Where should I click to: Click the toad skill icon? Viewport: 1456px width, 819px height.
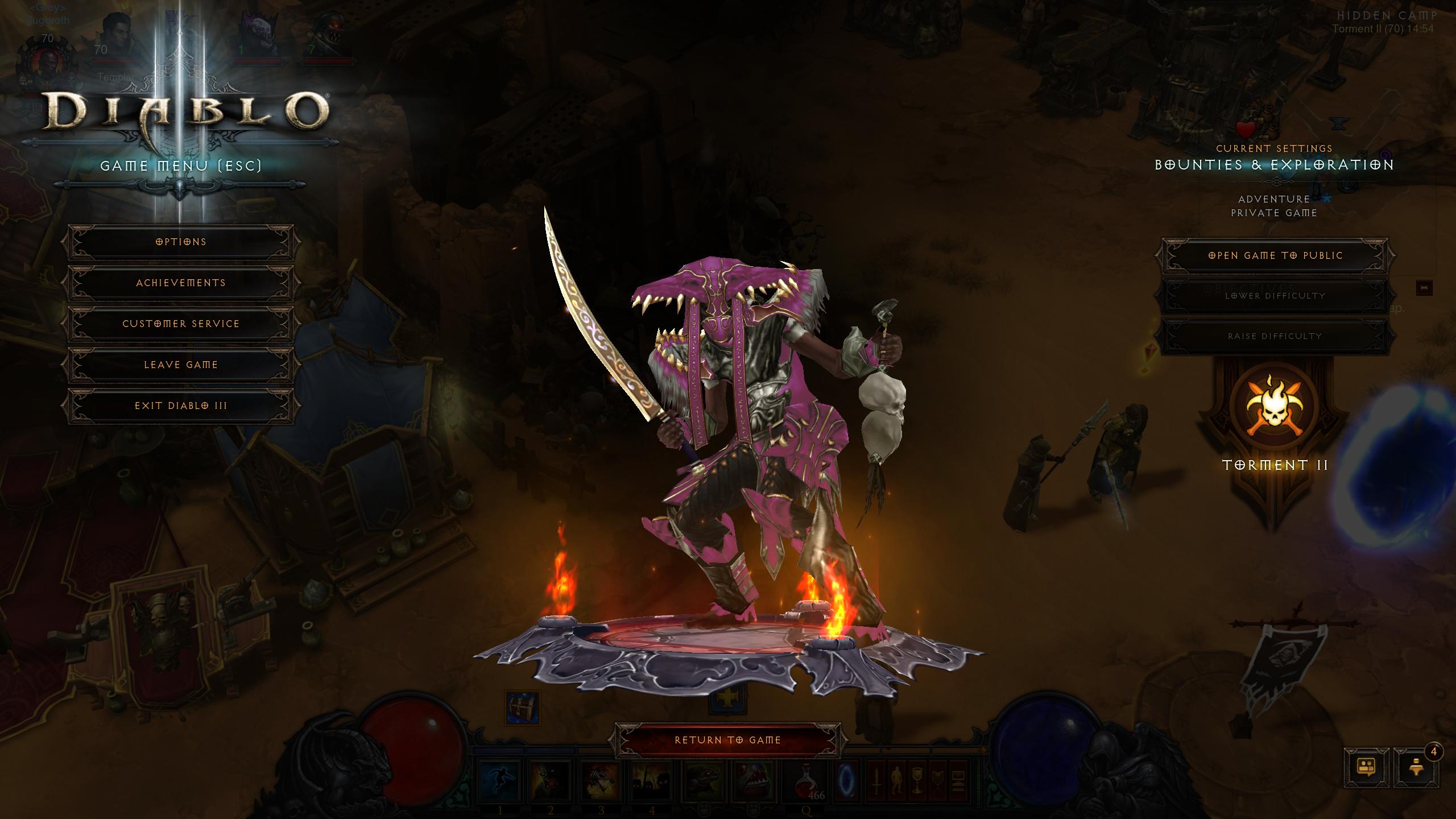tap(704, 781)
